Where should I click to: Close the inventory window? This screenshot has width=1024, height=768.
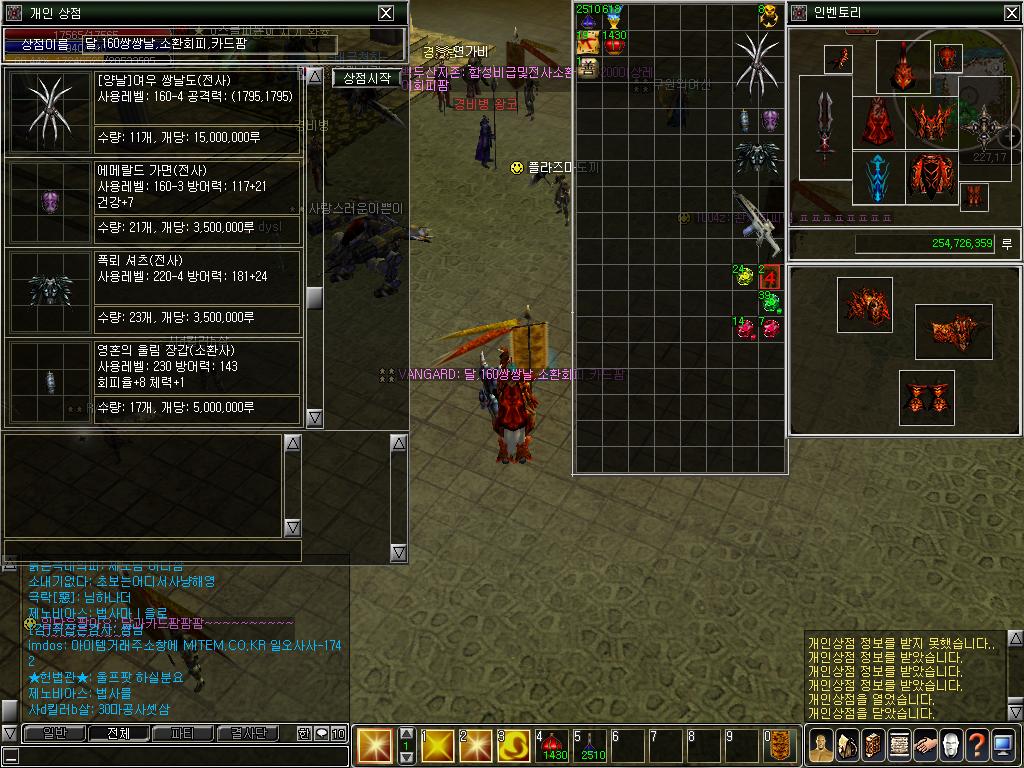pos(1010,13)
